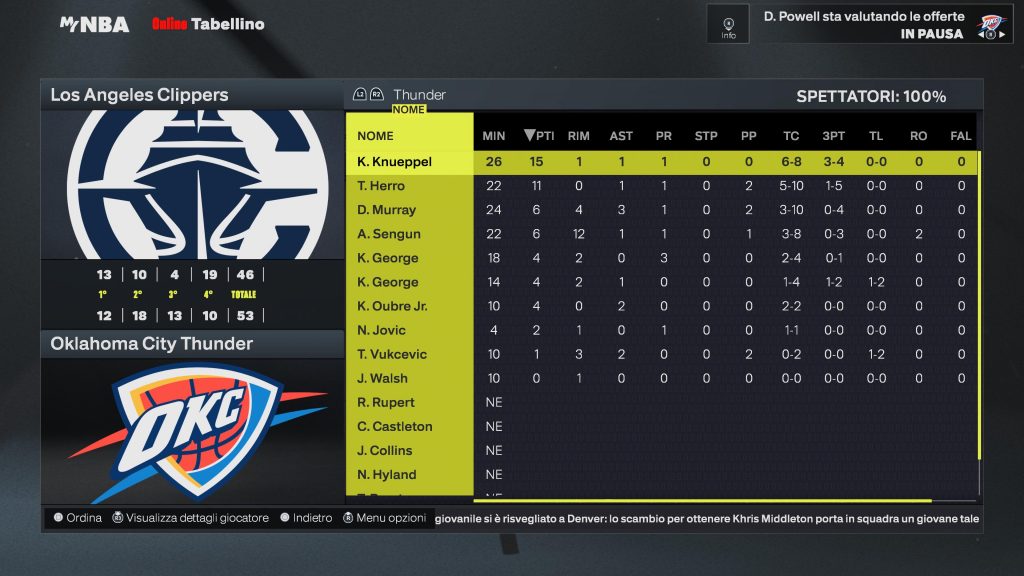The width and height of the screenshot is (1024, 576).
Task: Choose T. Herro in the box score
Action: [x=381, y=186]
